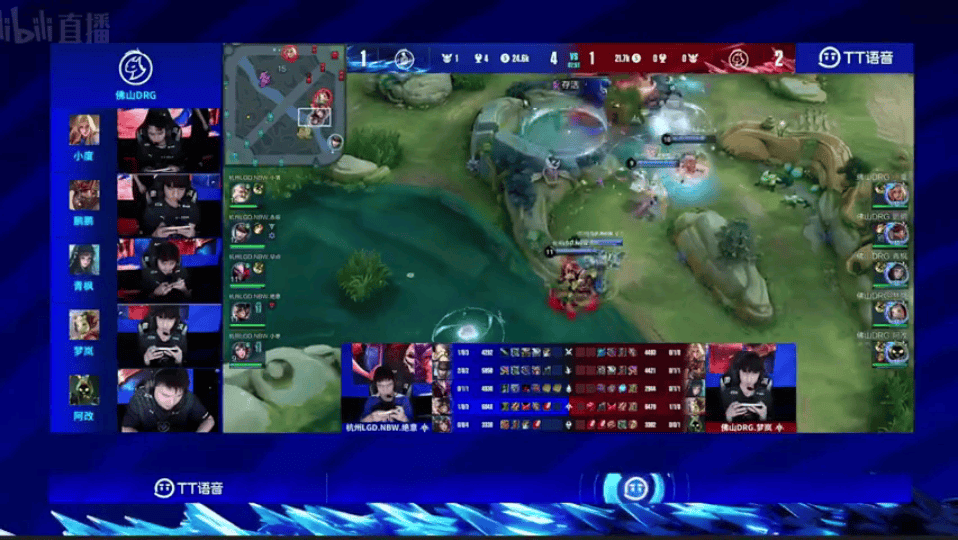
Task: Click the minimap in the spectator view
Action: click(284, 104)
